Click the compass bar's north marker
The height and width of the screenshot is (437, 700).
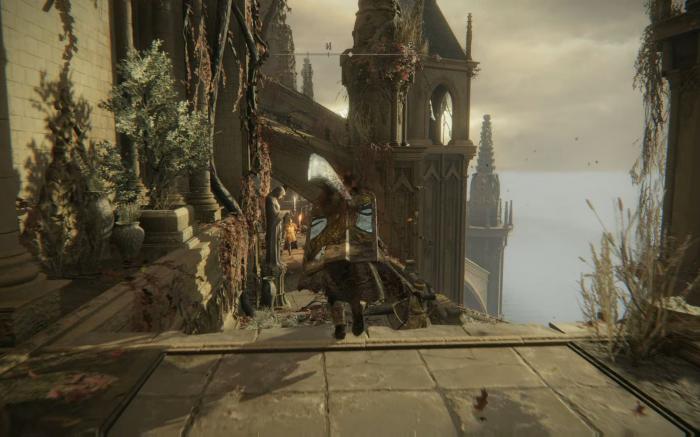point(327,47)
